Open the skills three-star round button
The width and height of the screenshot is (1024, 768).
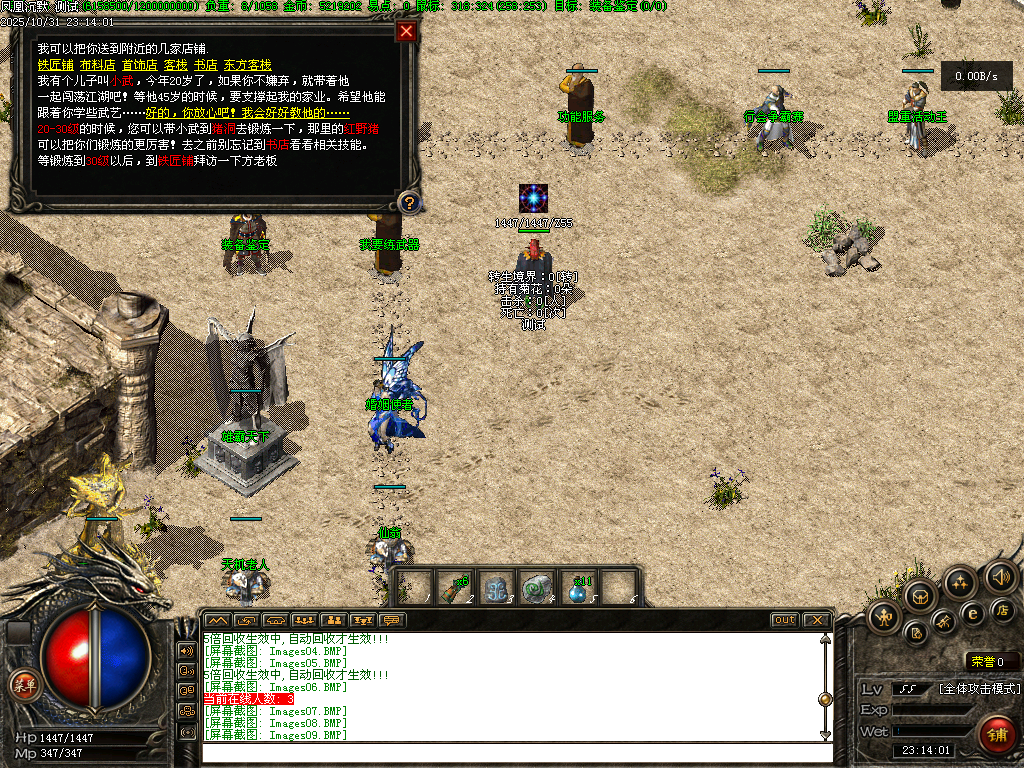960,582
